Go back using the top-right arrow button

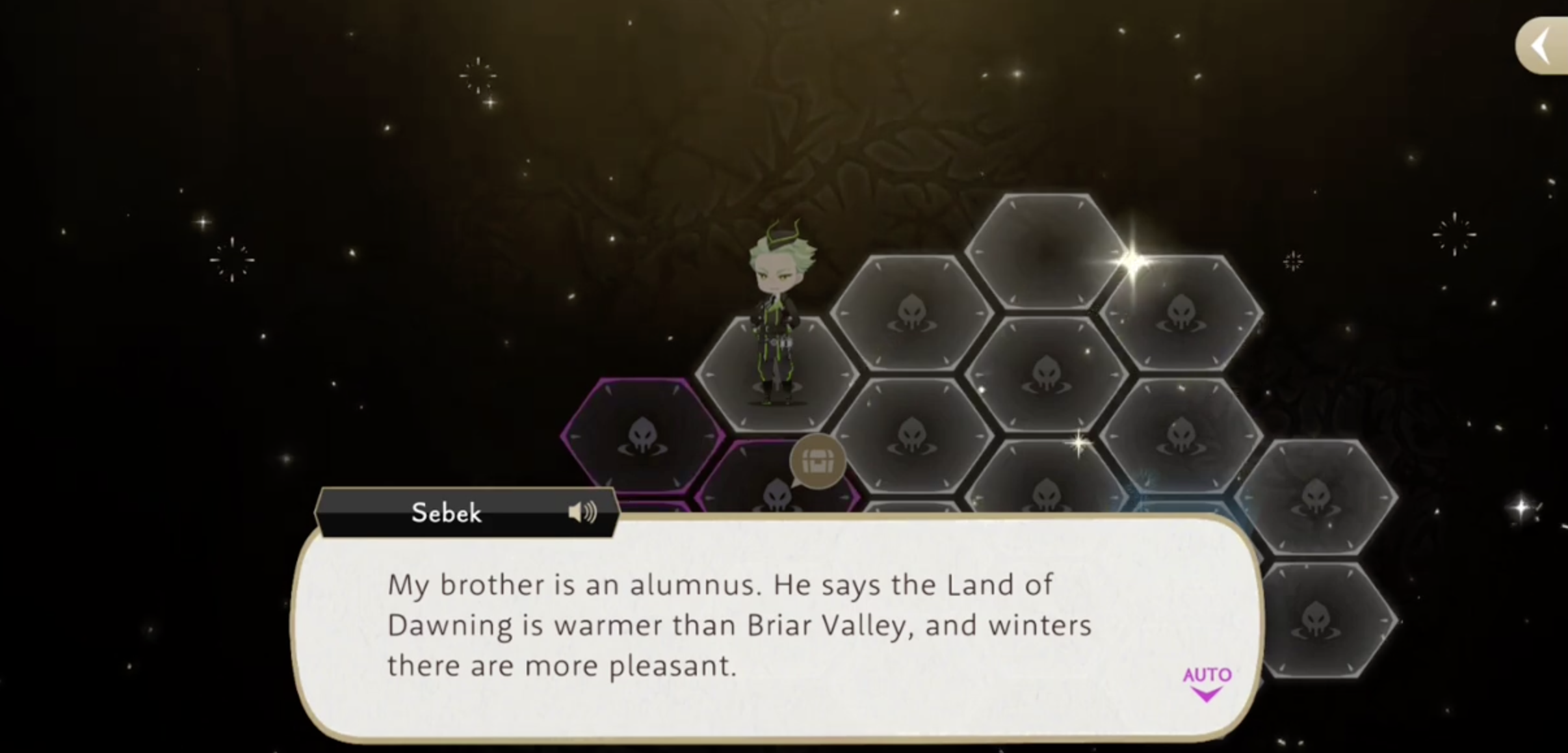tap(1542, 46)
